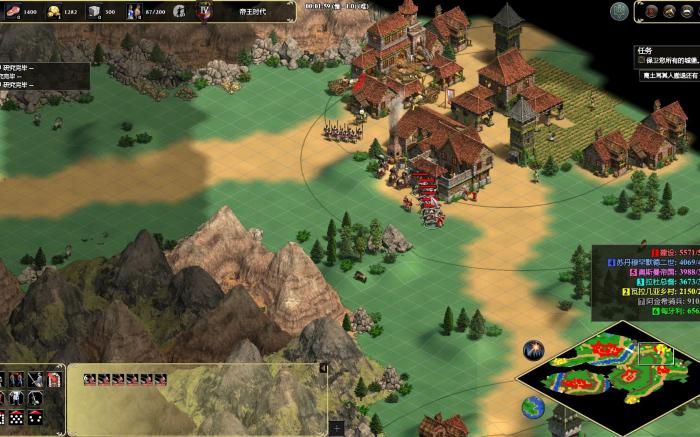The height and width of the screenshot is (437, 700).
Task: Open the horn chat button in the top-right menu
Action: click(x=668, y=12)
